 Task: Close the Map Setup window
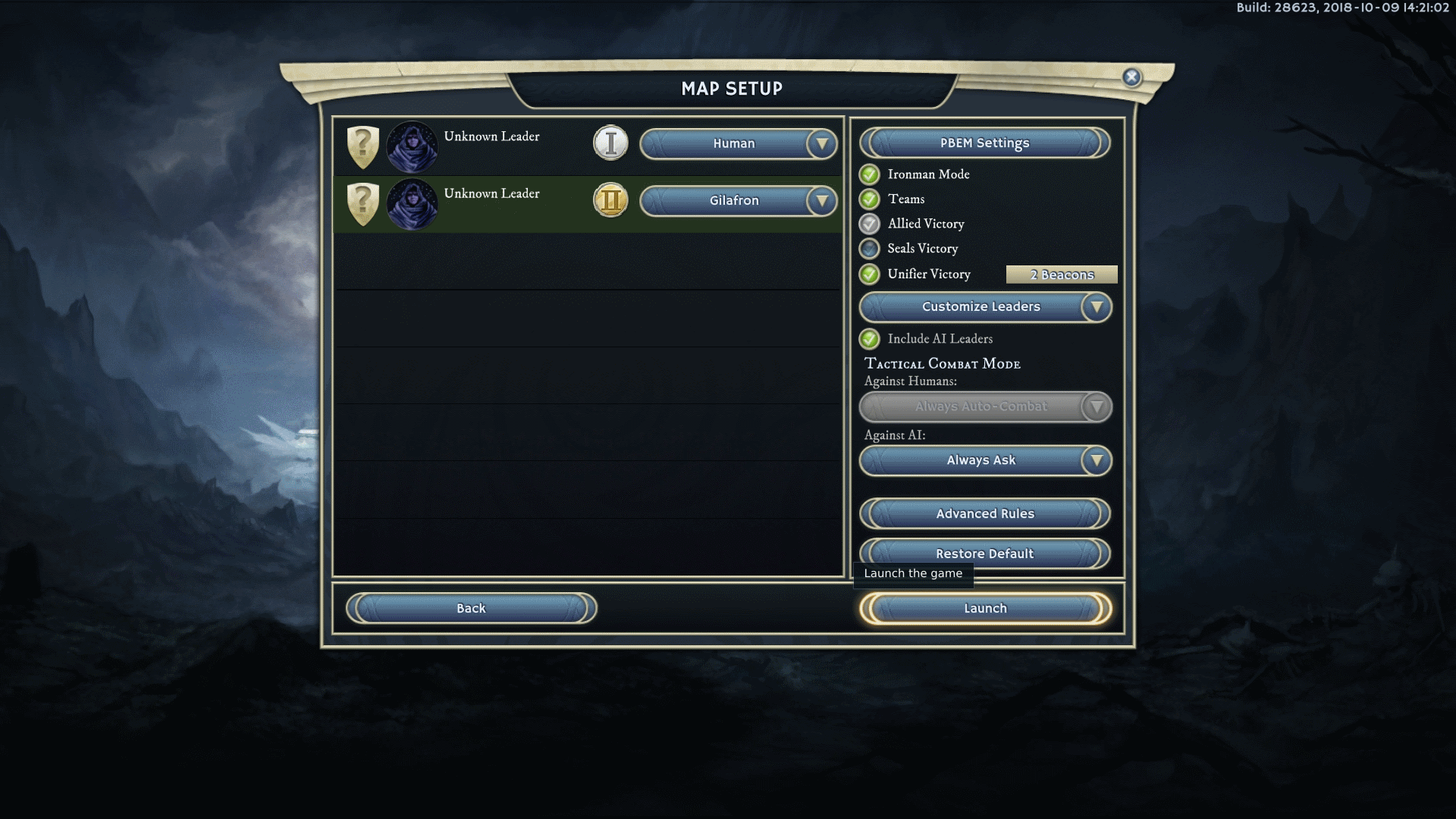1131,77
